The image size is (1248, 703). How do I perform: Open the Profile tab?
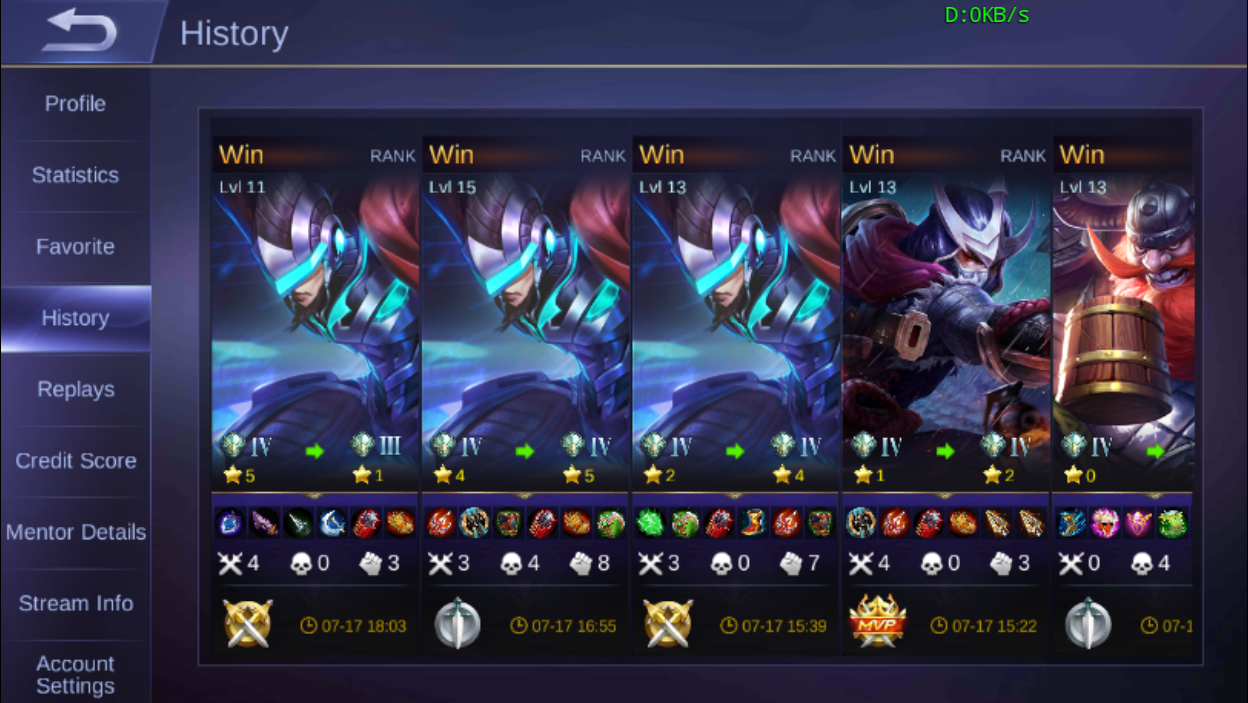coord(75,104)
